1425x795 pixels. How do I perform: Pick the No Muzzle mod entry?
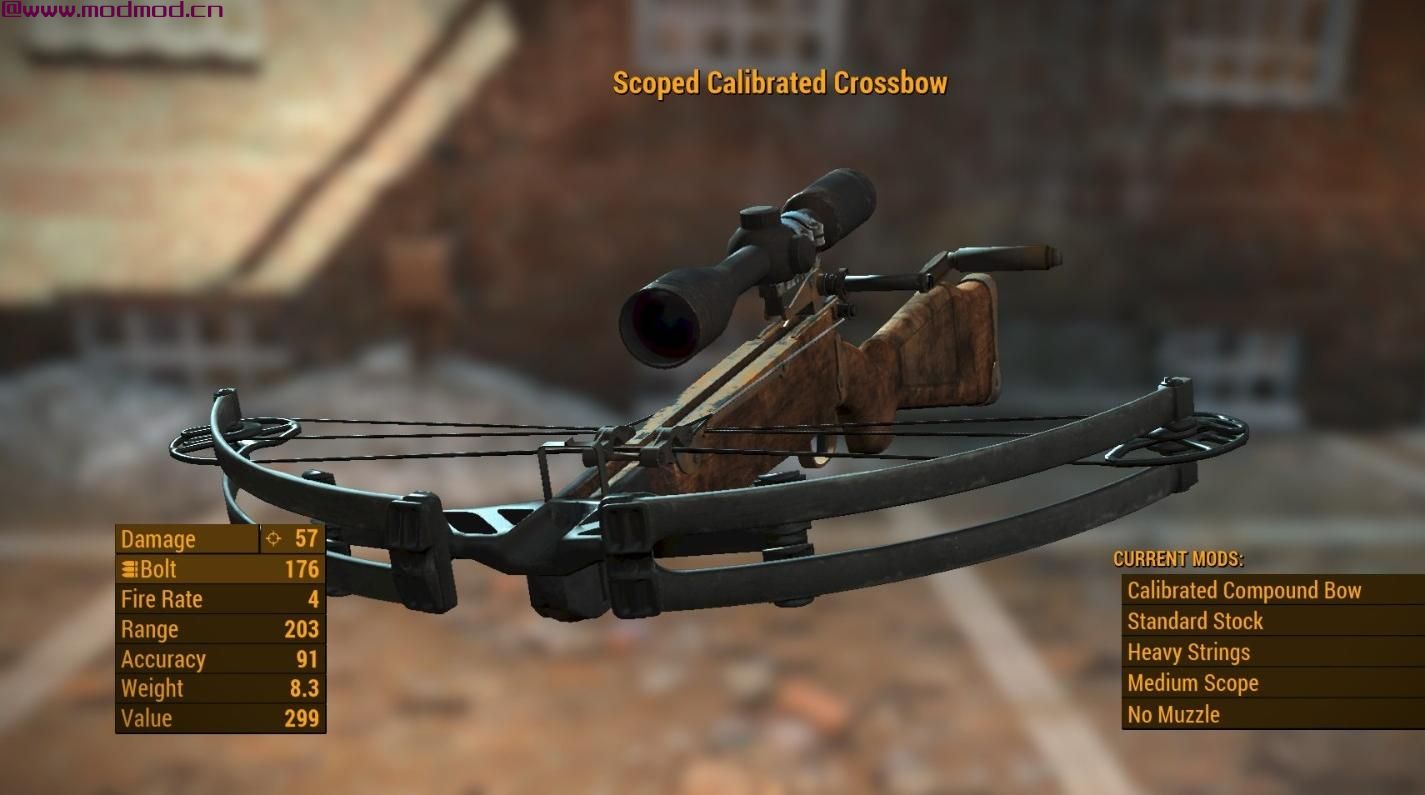(1173, 715)
